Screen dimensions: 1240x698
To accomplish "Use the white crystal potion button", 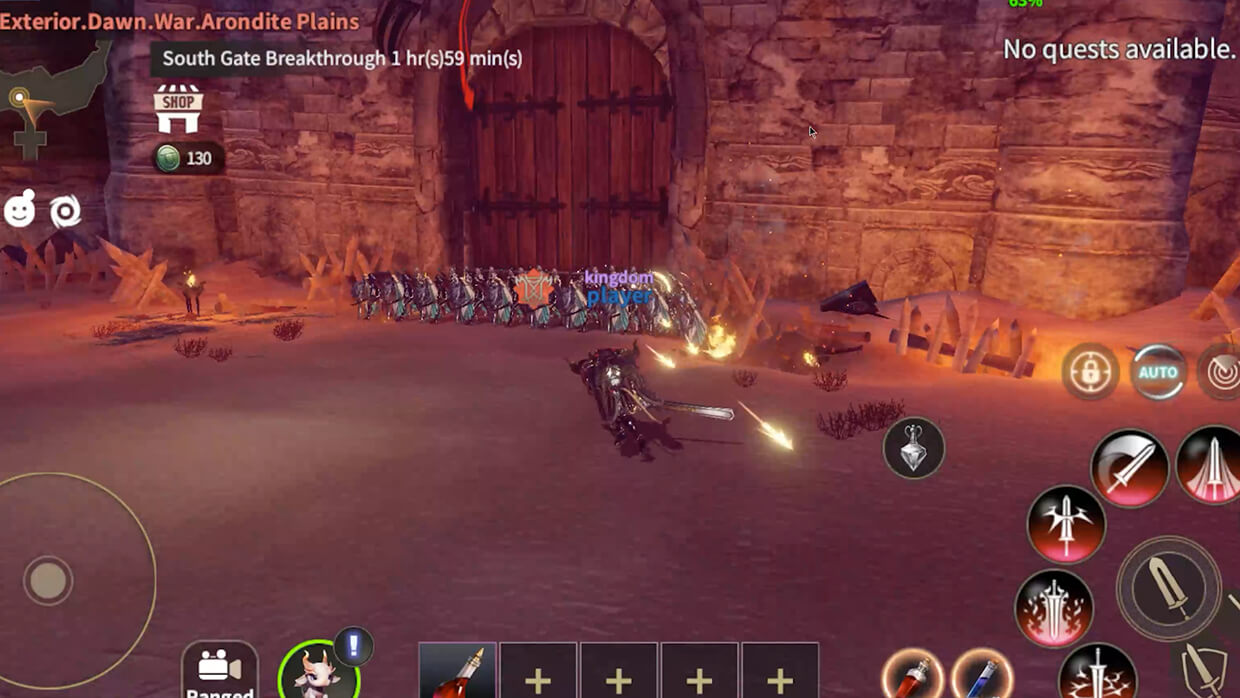I will pos(914,448).
